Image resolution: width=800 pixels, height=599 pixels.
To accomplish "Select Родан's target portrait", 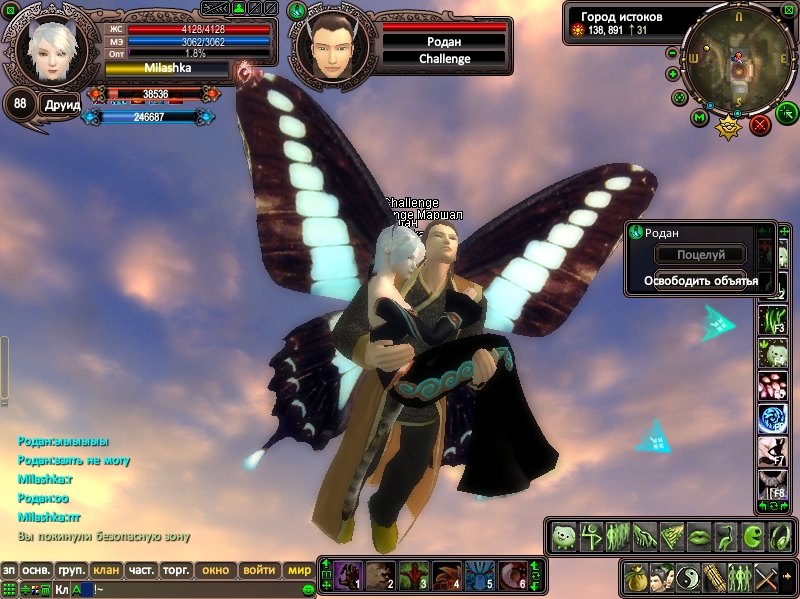I will (333, 47).
